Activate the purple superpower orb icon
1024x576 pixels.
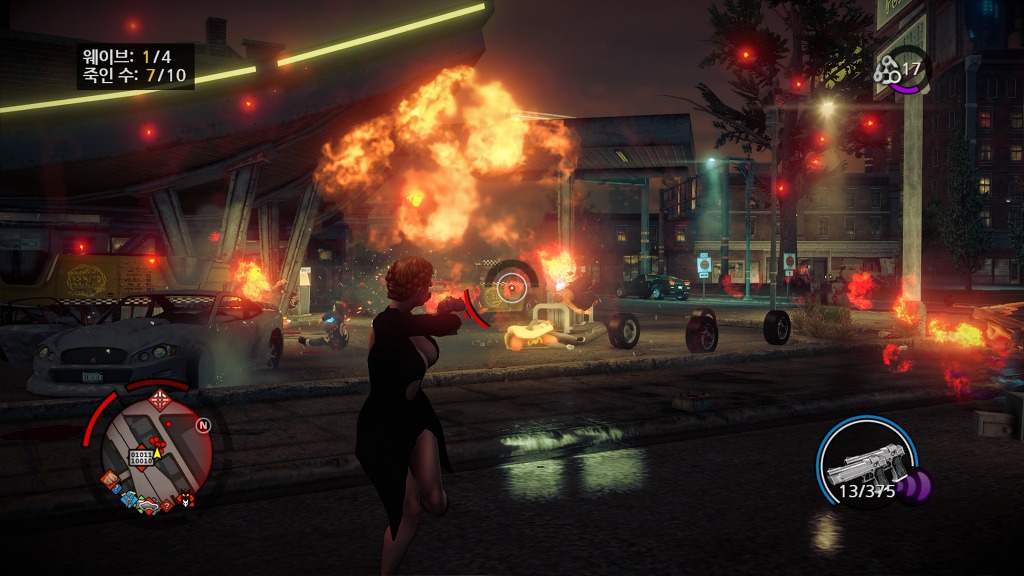913,488
